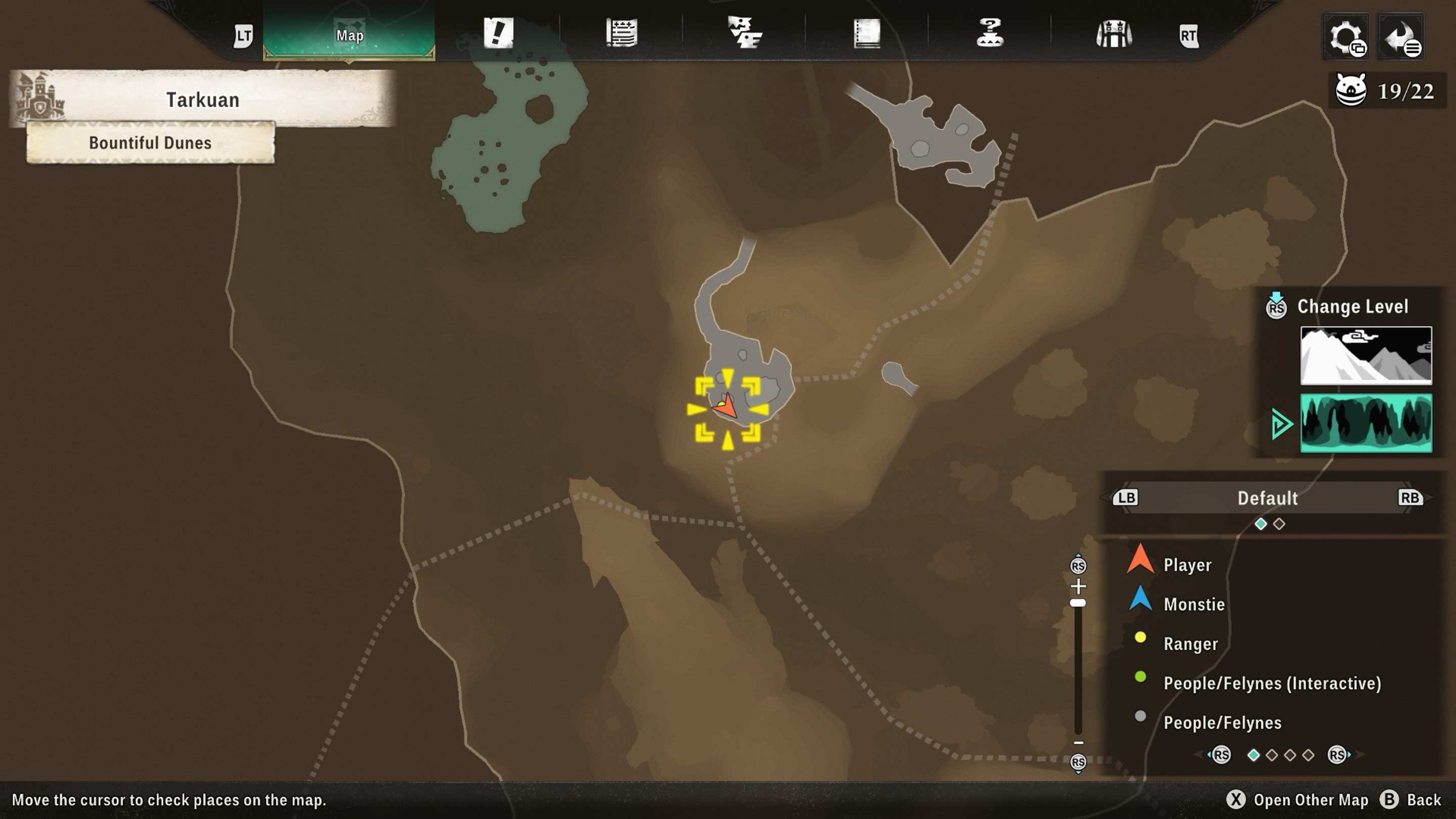Open the monster silhouettes tab

tap(744, 33)
